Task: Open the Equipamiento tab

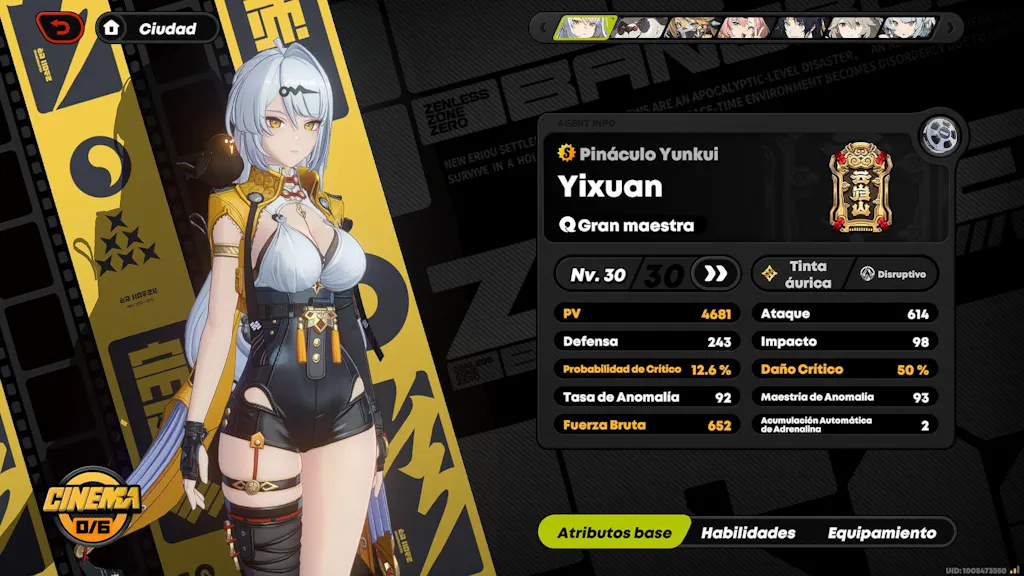Action: pyautogui.click(x=881, y=533)
